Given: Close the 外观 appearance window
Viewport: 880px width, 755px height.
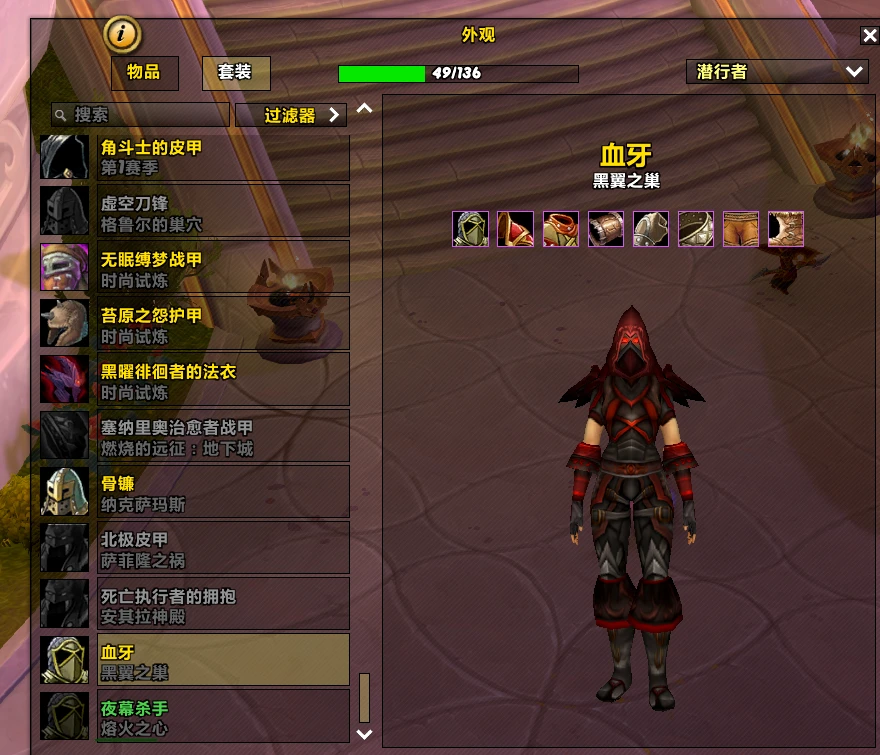Looking at the screenshot, I should pos(869,36).
